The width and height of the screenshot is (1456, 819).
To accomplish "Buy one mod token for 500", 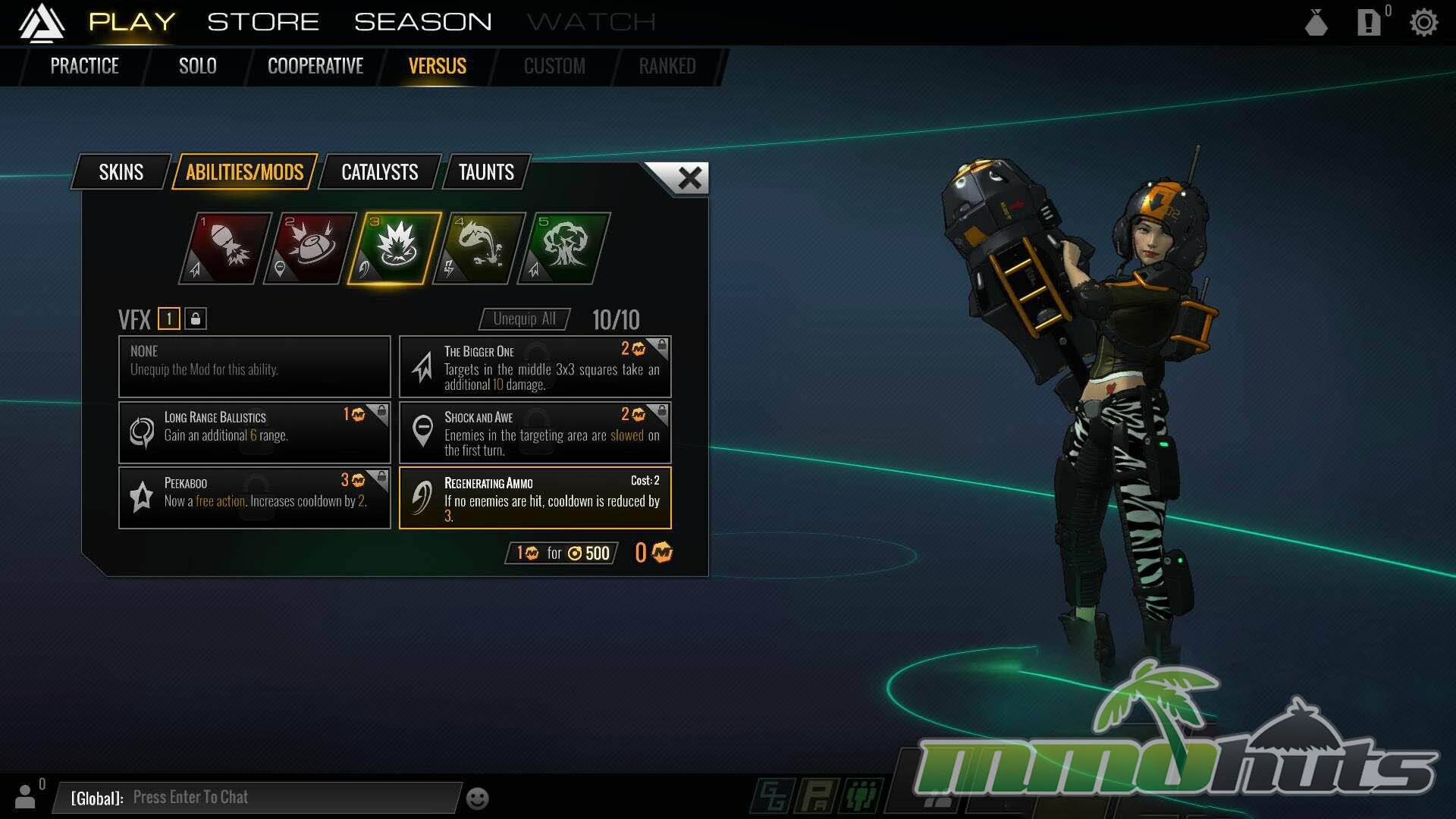I will [x=562, y=553].
